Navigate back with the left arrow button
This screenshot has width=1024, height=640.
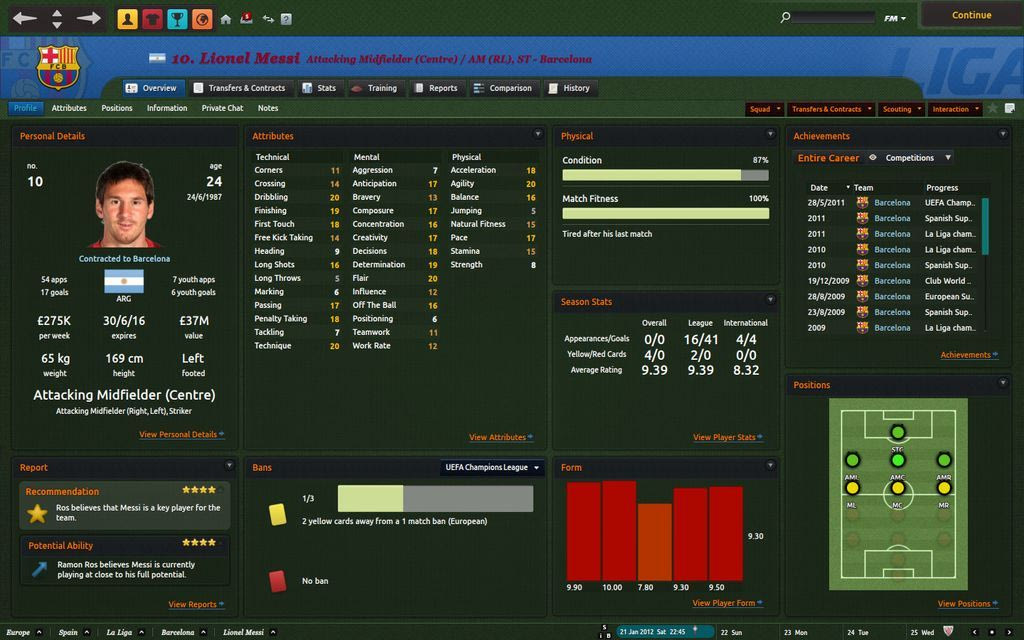(25, 18)
